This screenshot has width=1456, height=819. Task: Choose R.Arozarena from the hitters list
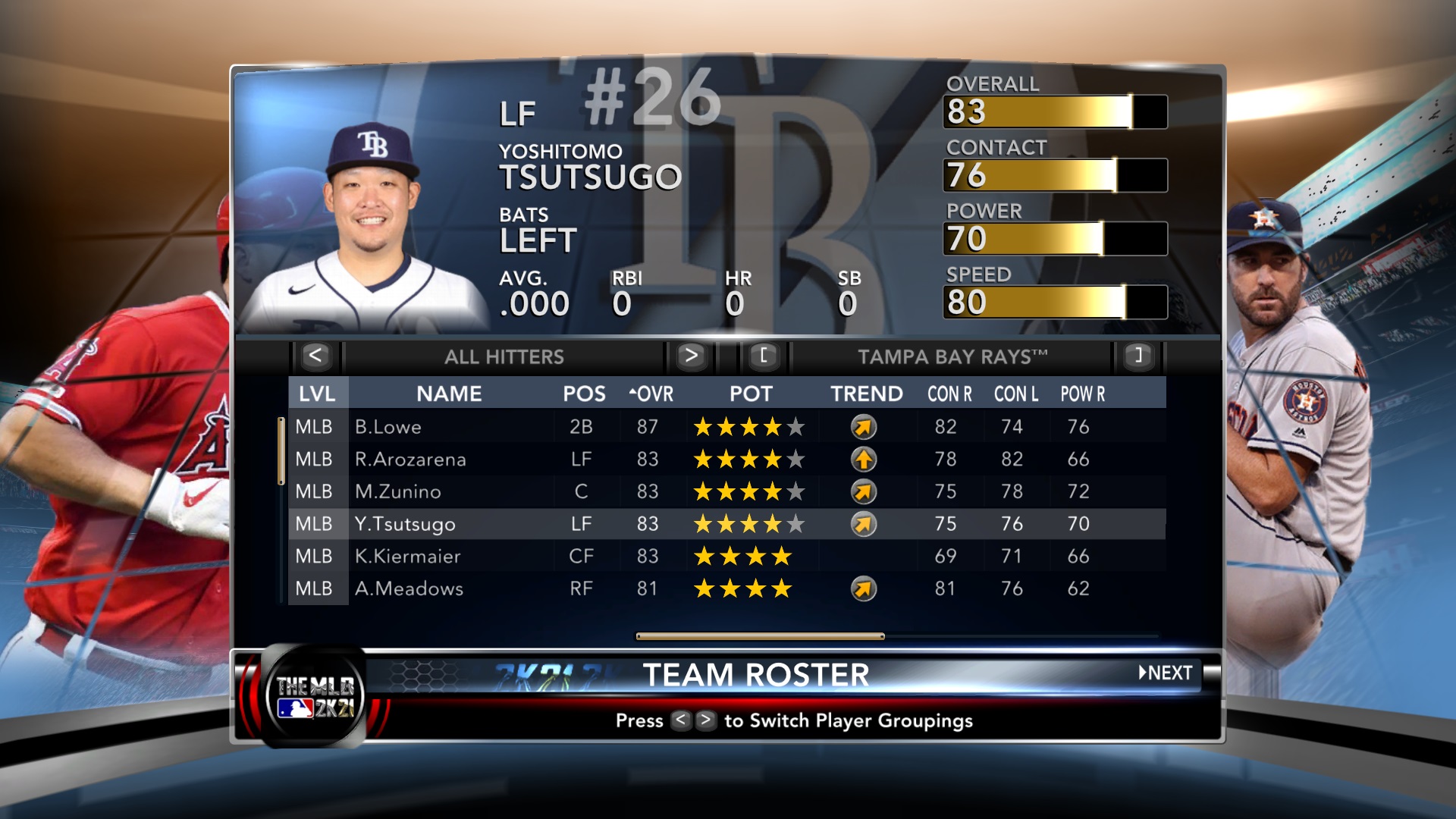[726, 460]
